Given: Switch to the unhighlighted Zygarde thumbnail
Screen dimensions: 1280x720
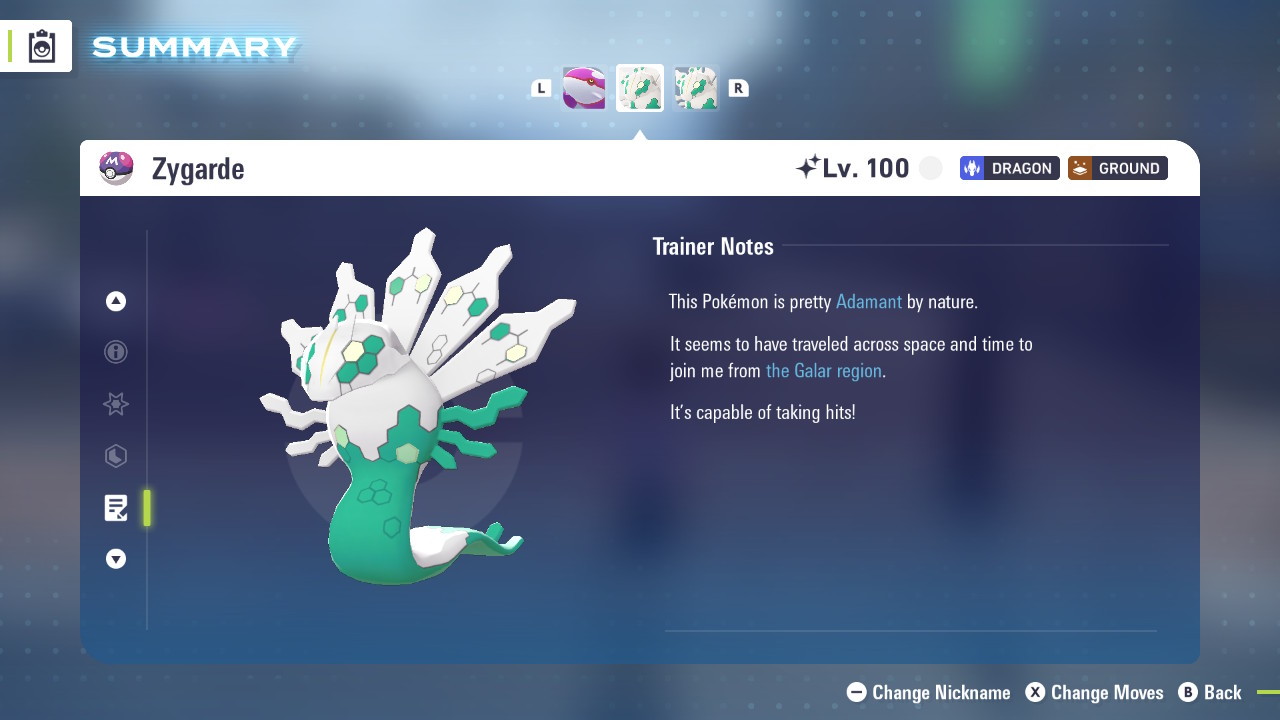Looking at the screenshot, I should (696, 88).
